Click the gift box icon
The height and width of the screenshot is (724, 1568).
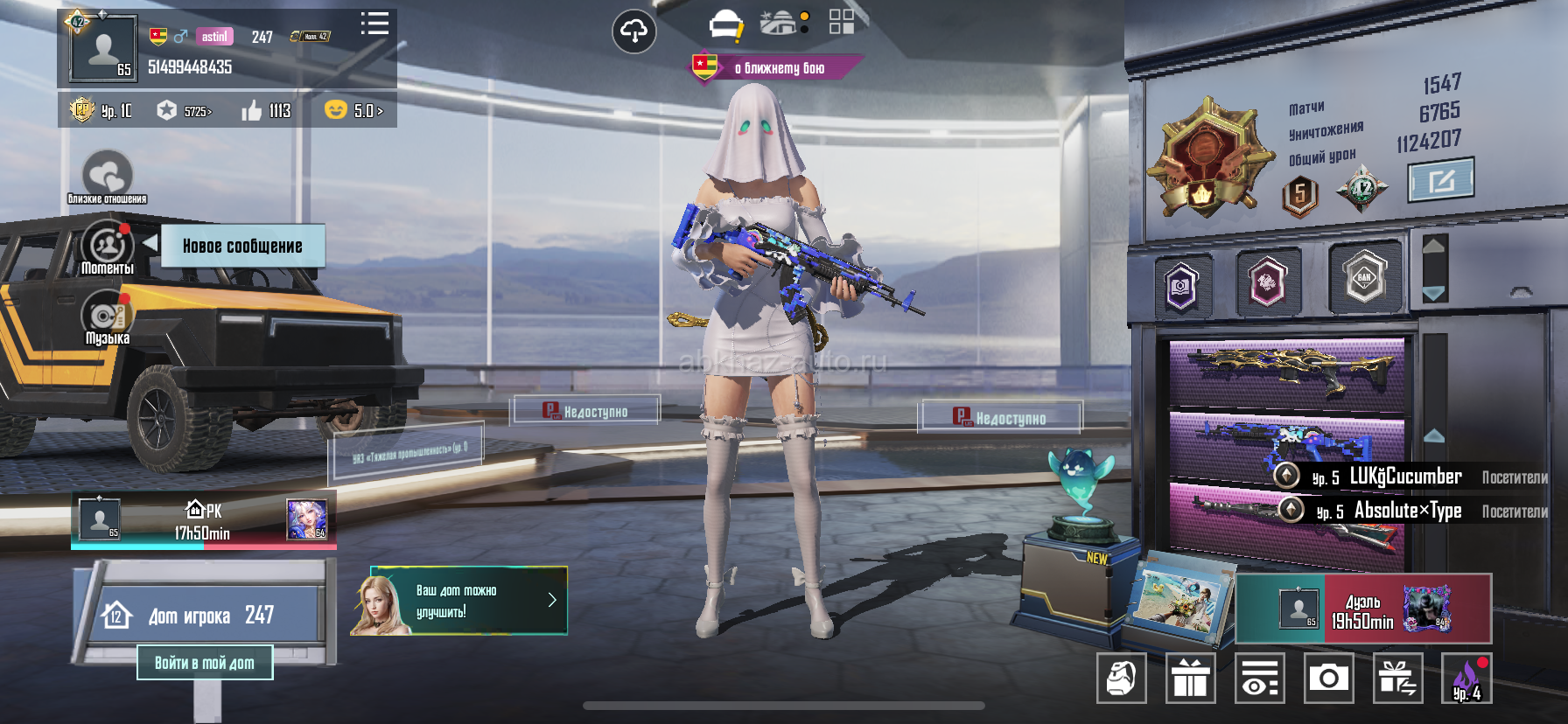pos(1190,679)
